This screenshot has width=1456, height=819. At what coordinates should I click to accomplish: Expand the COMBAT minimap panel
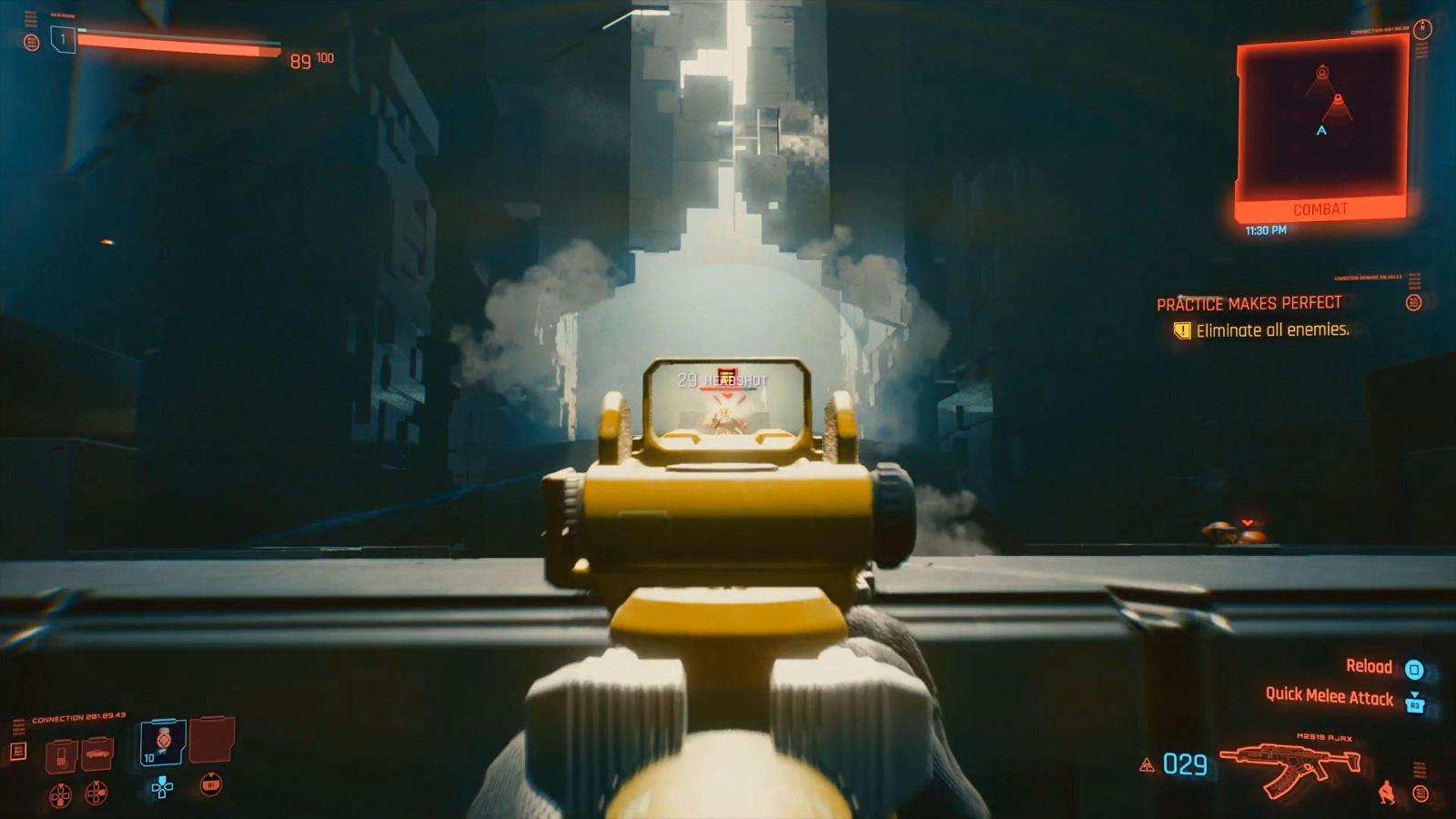(1319, 209)
